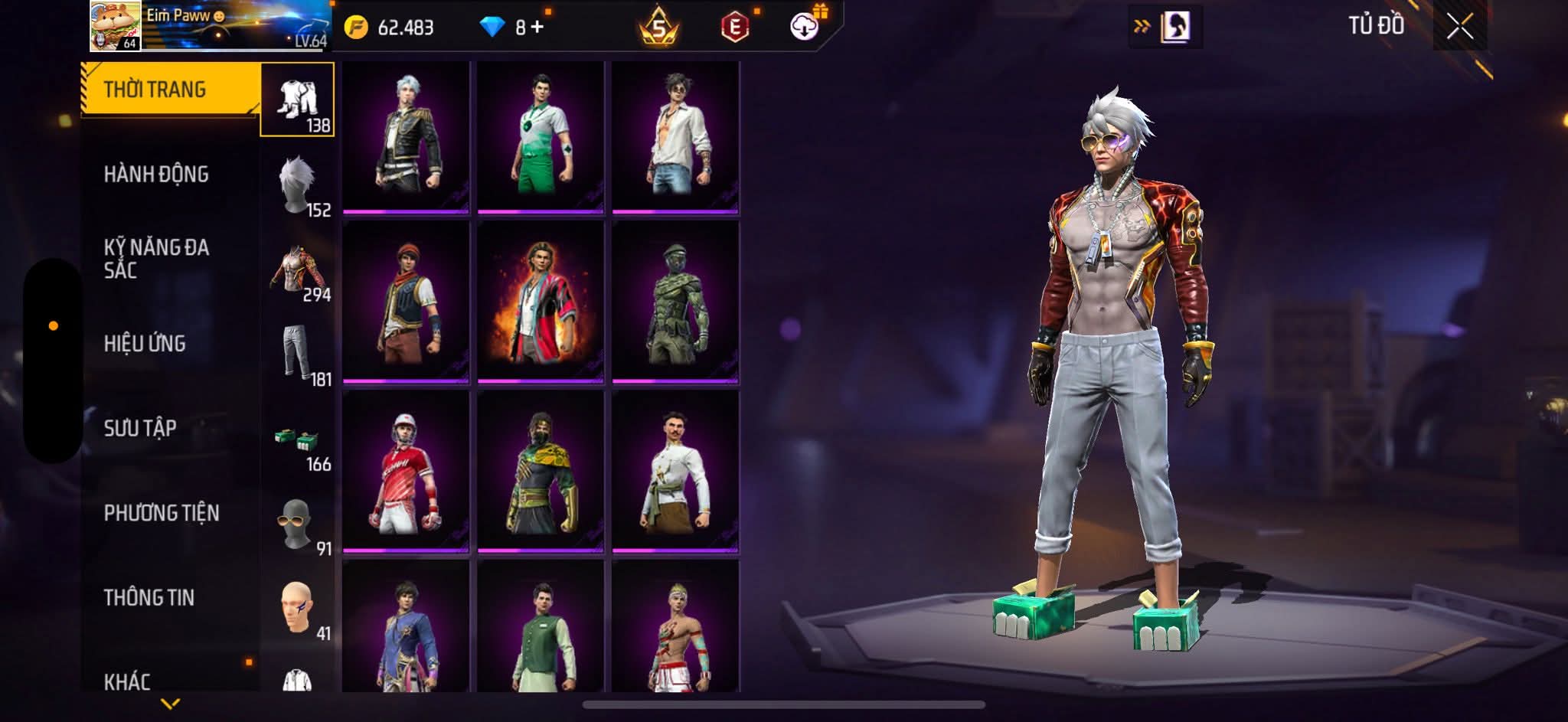
Task: Open the THÔNG TIN tab
Action: (x=149, y=598)
